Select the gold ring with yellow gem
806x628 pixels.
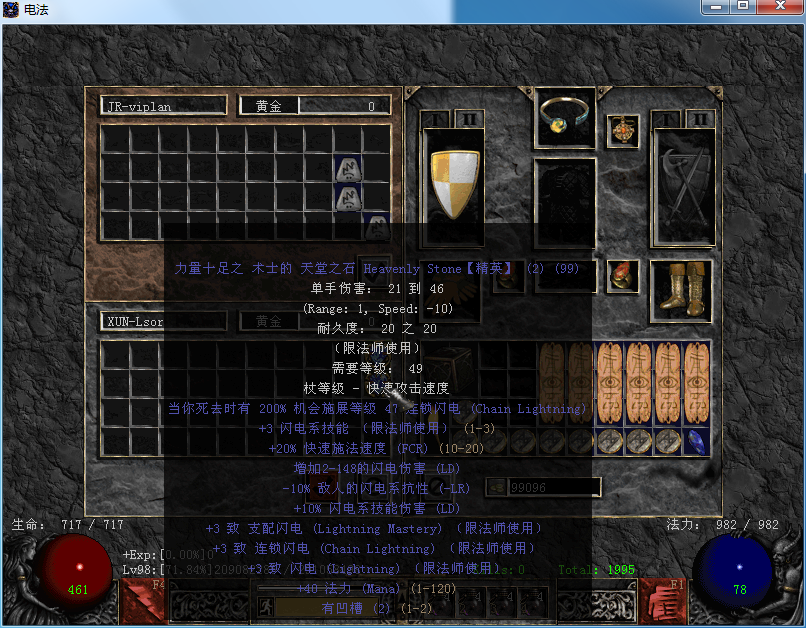(x=566, y=117)
